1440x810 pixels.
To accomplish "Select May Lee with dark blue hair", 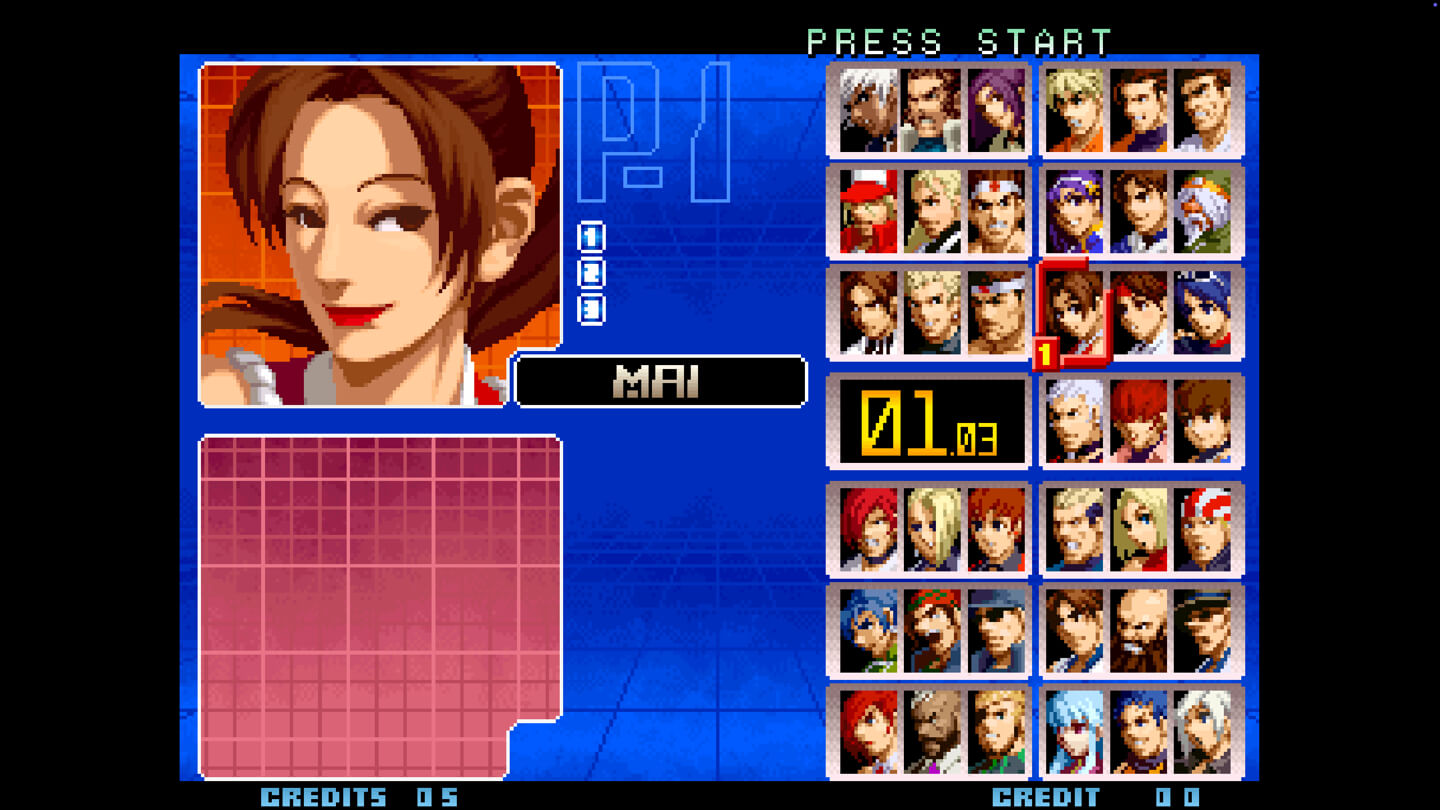I will click(1205, 313).
